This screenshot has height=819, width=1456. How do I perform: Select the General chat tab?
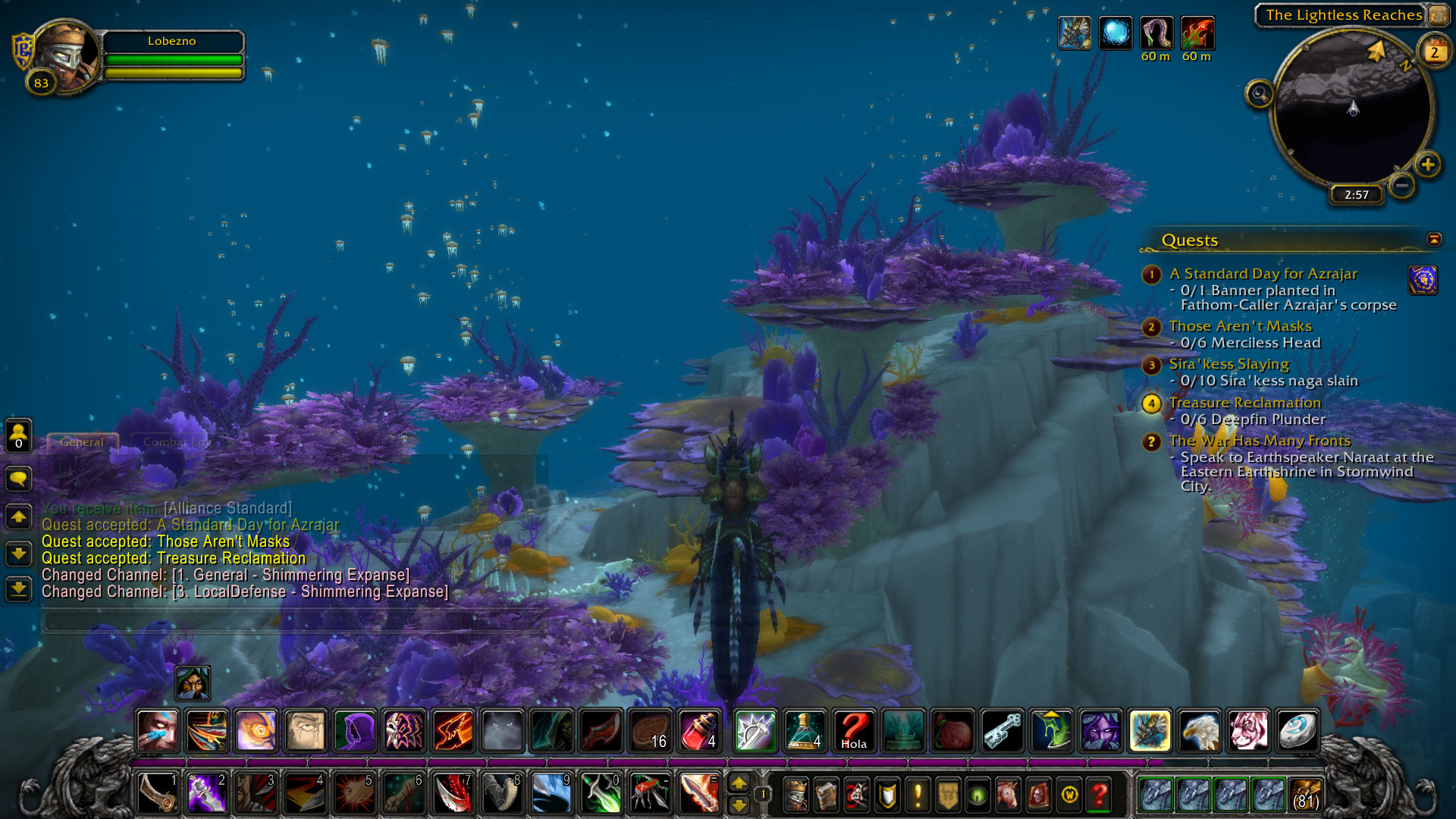82,442
